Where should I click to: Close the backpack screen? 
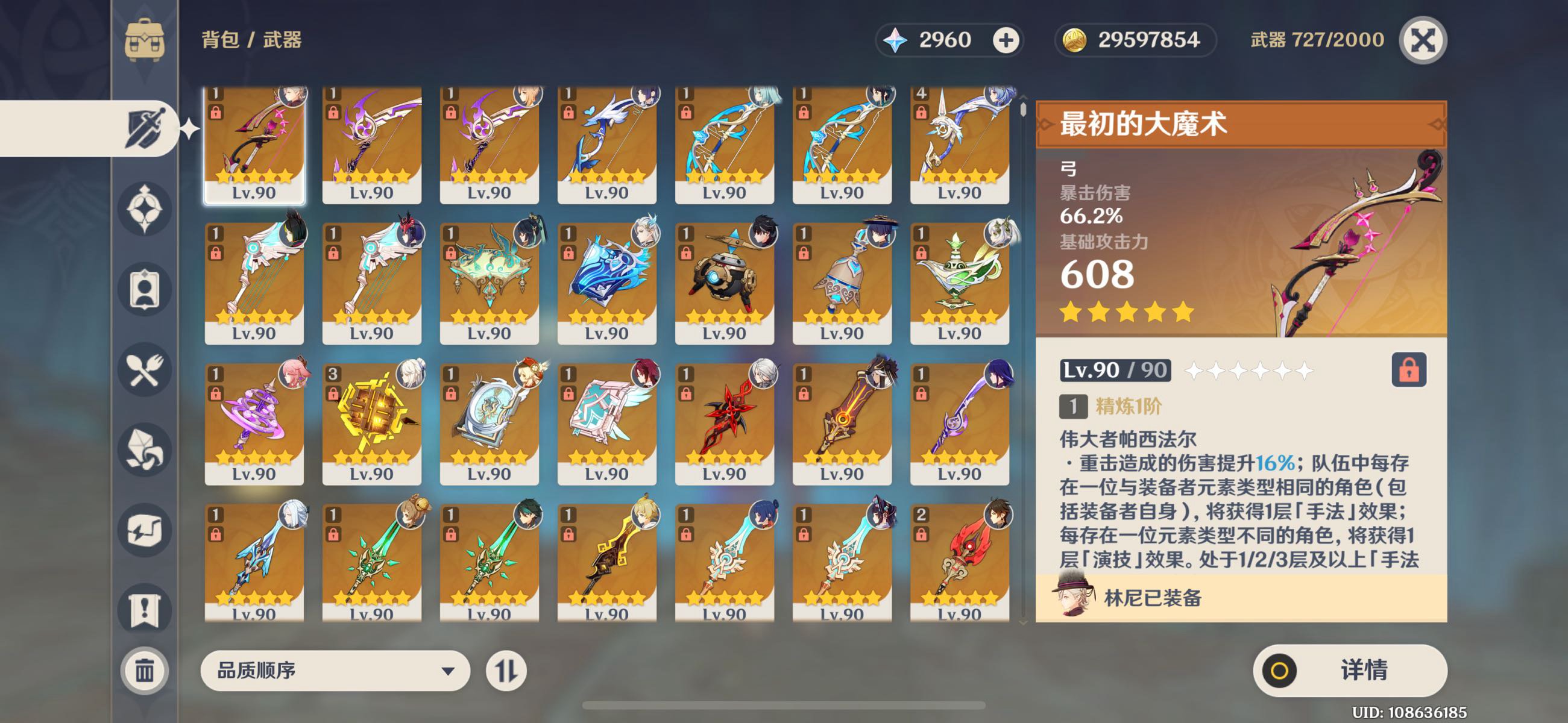coord(1423,40)
